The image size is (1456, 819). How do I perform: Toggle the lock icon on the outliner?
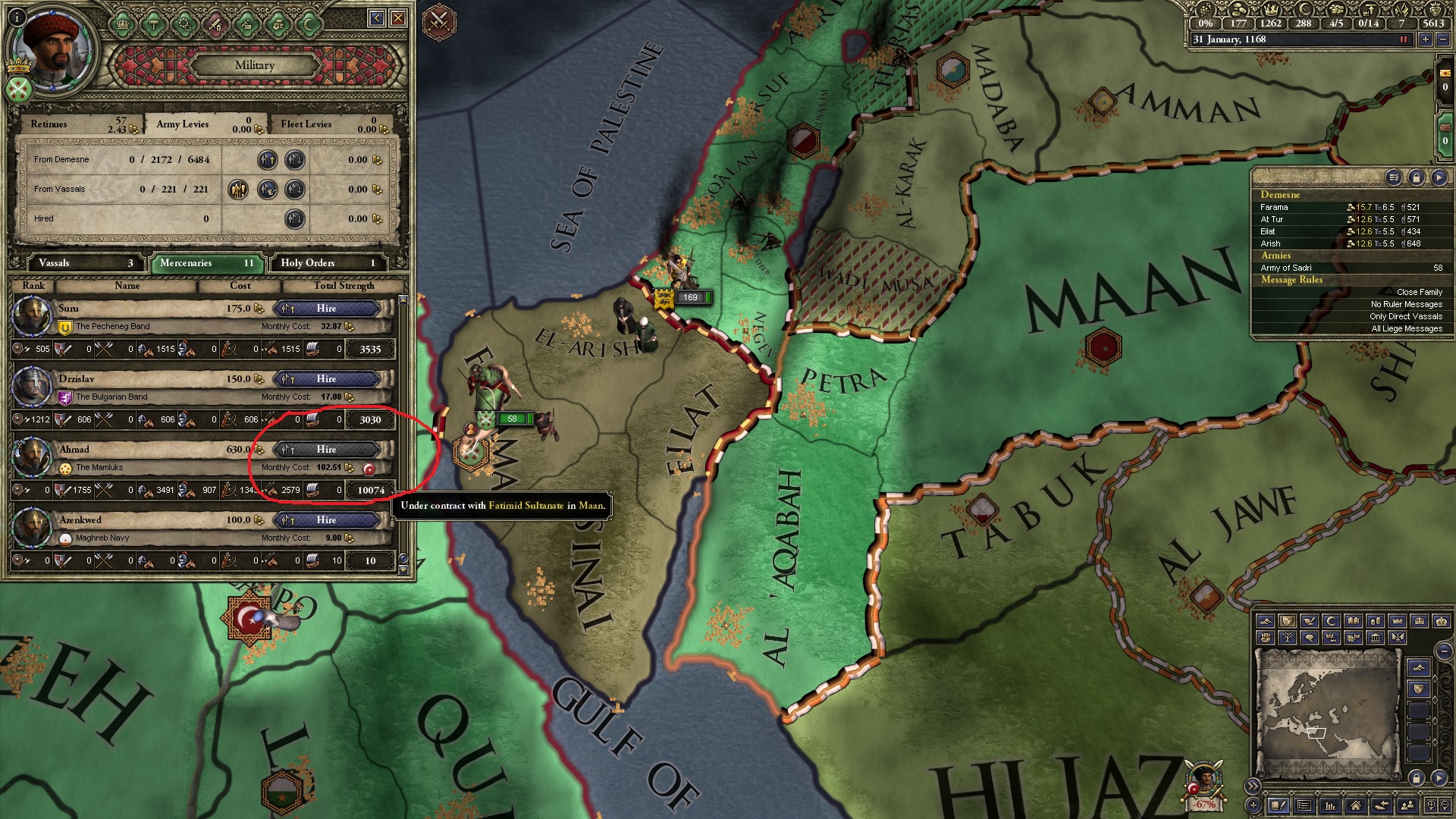(x=1417, y=177)
